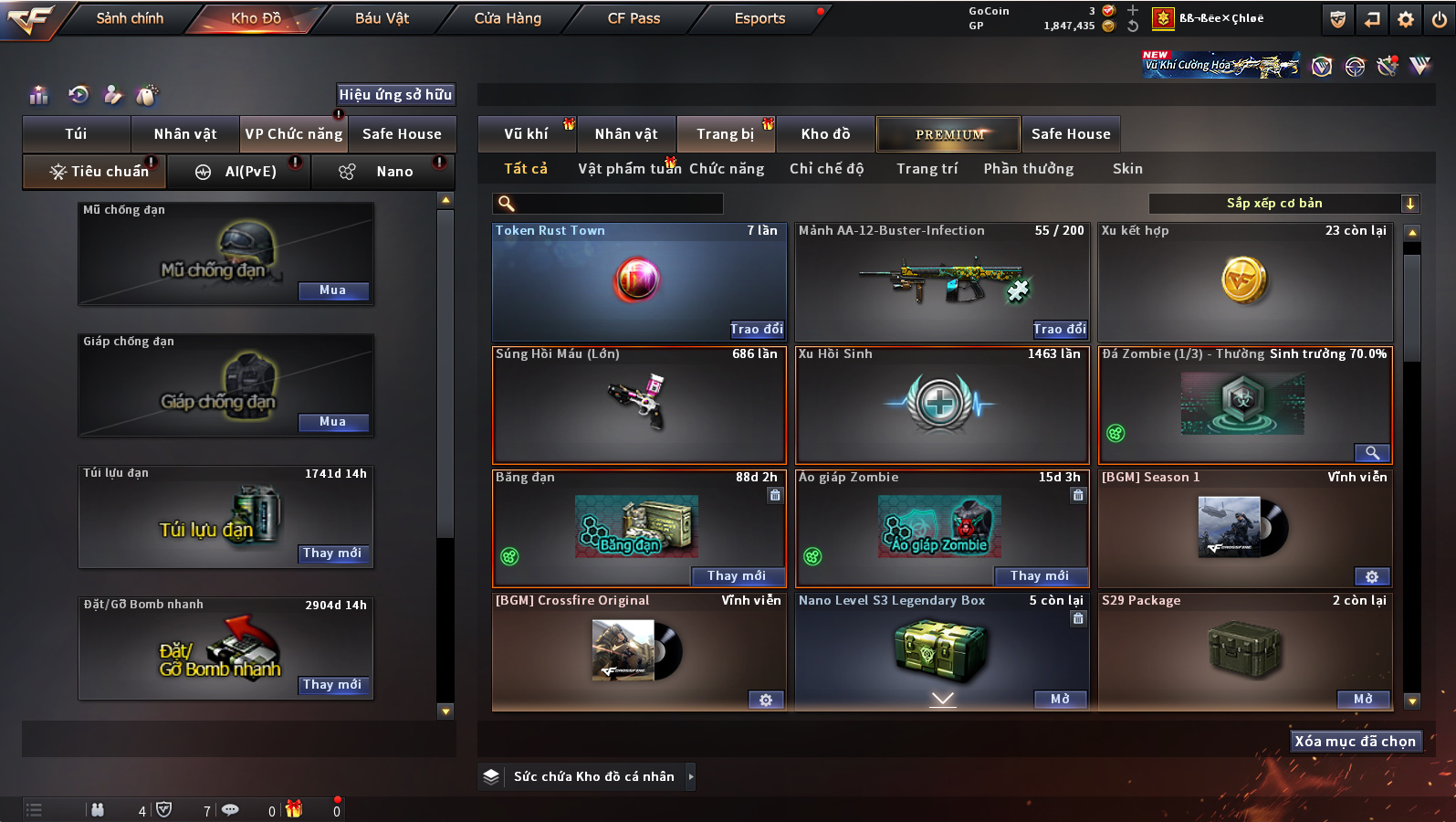Open the Cửa Hàng shop tab

tap(508, 18)
